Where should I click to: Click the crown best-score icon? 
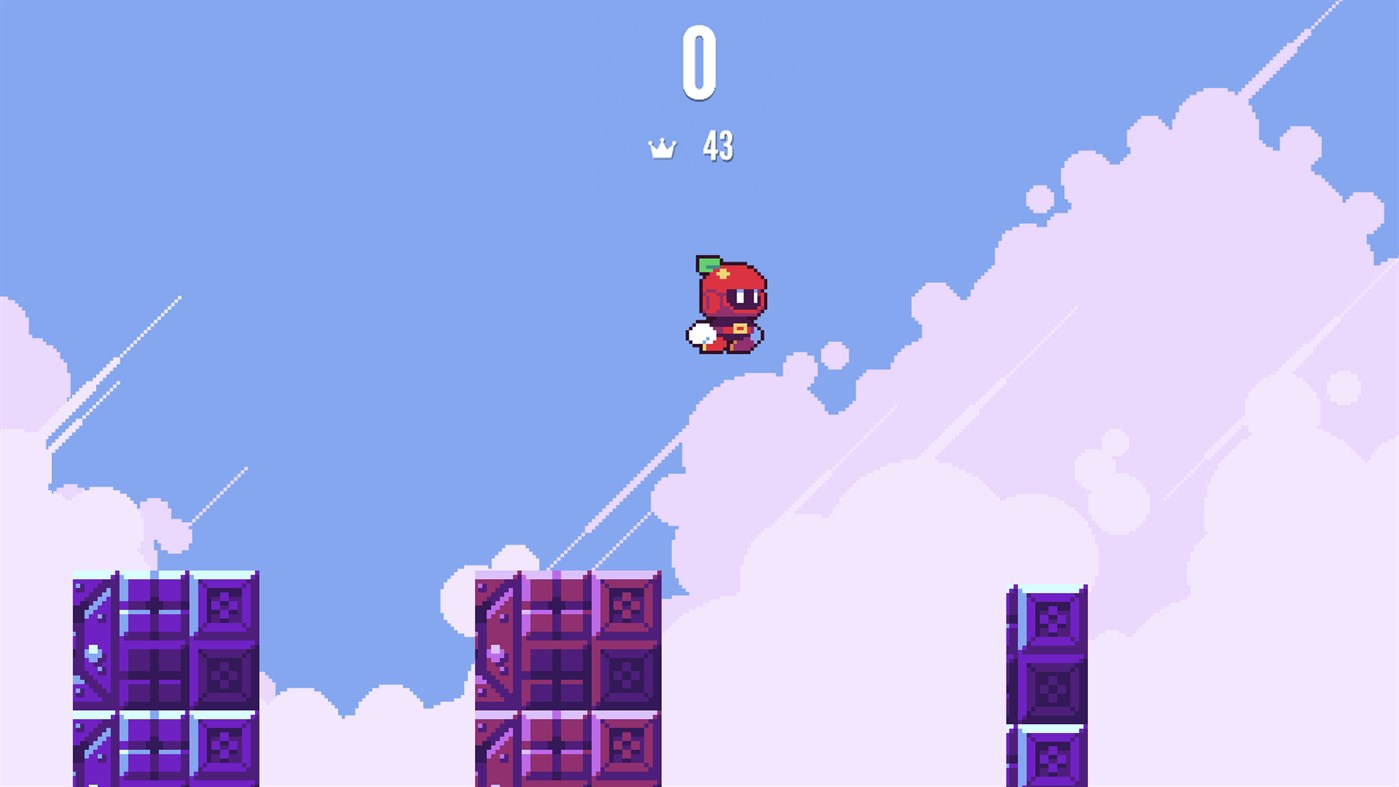[663, 146]
